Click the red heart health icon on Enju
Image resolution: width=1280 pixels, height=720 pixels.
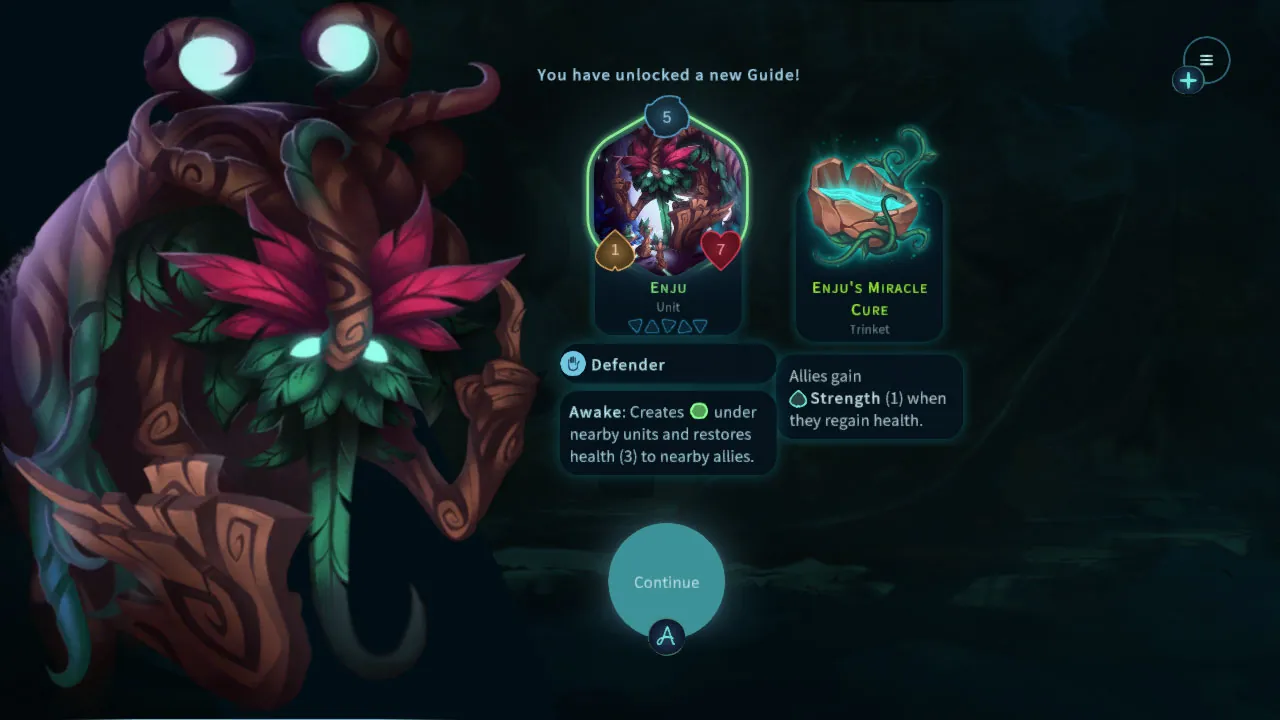pos(723,250)
